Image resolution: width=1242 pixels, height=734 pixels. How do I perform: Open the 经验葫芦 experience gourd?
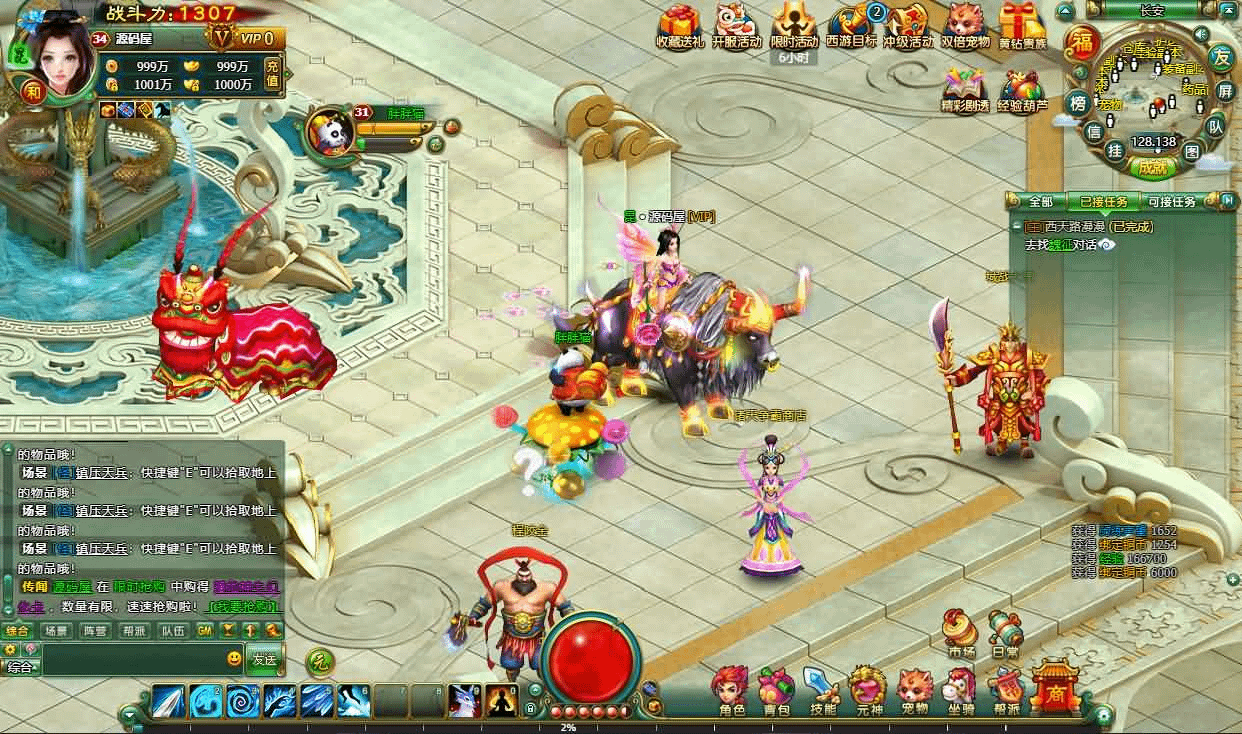point(1022,91)
